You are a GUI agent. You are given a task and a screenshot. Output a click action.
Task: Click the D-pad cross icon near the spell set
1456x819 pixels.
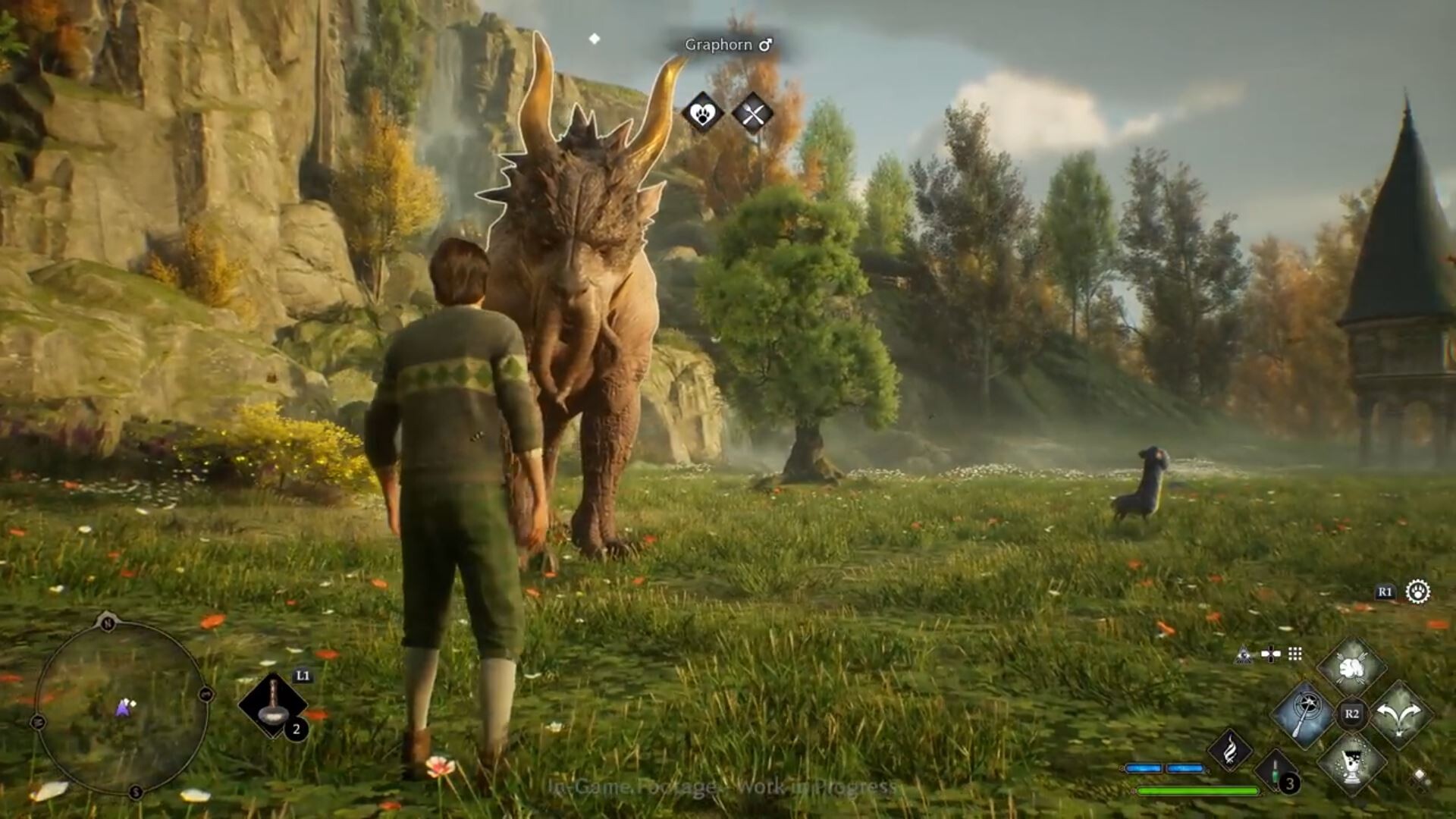click(x=1271, y=653)
